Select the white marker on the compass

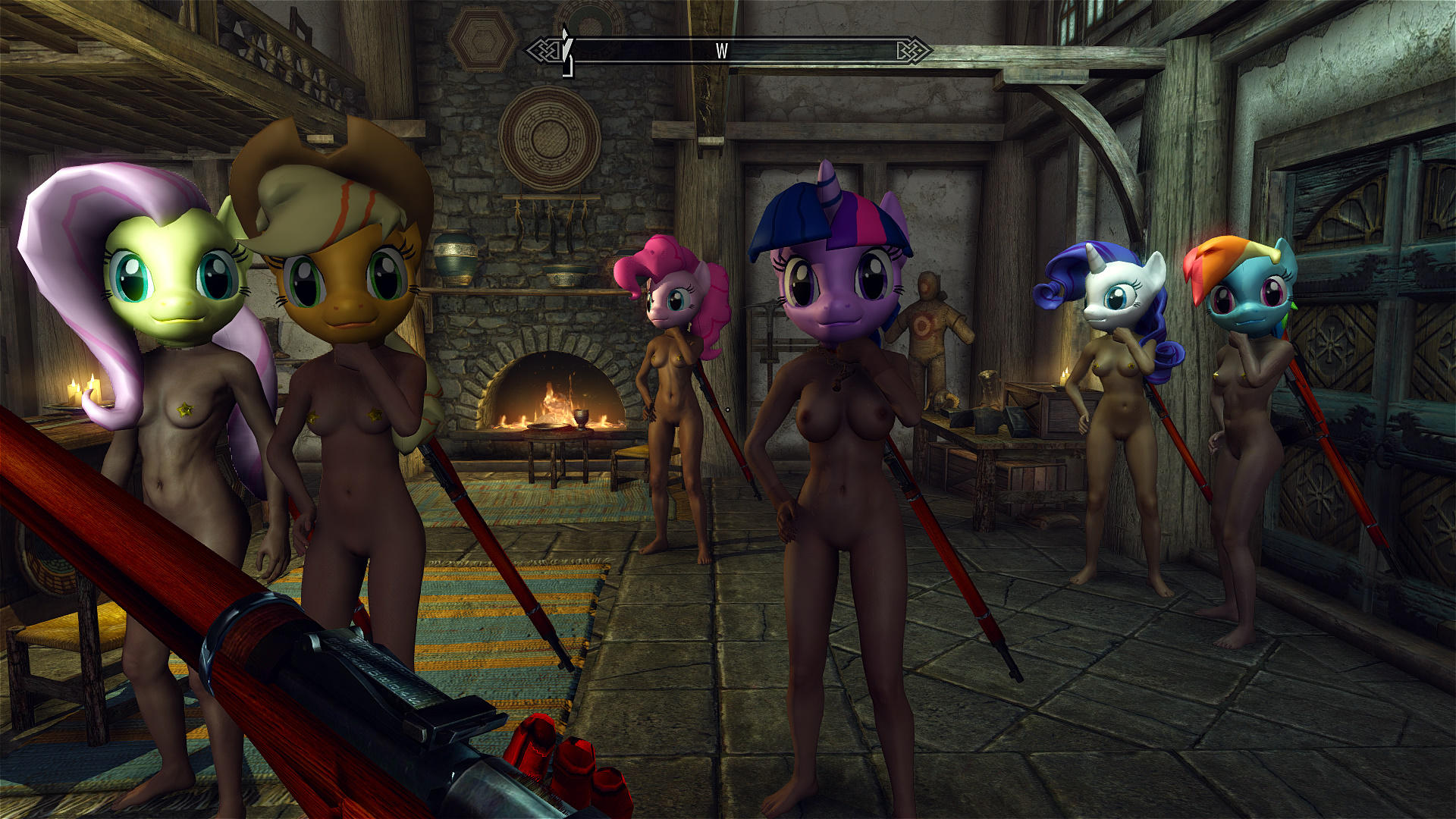pyautogui.click(x=566, y=52)
